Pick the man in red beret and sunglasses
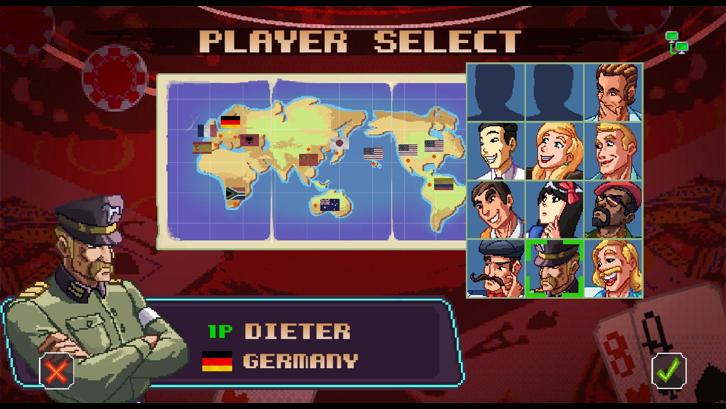Image resolution: width=726 pixels, height=409 pixels. [x=614, y=209]
